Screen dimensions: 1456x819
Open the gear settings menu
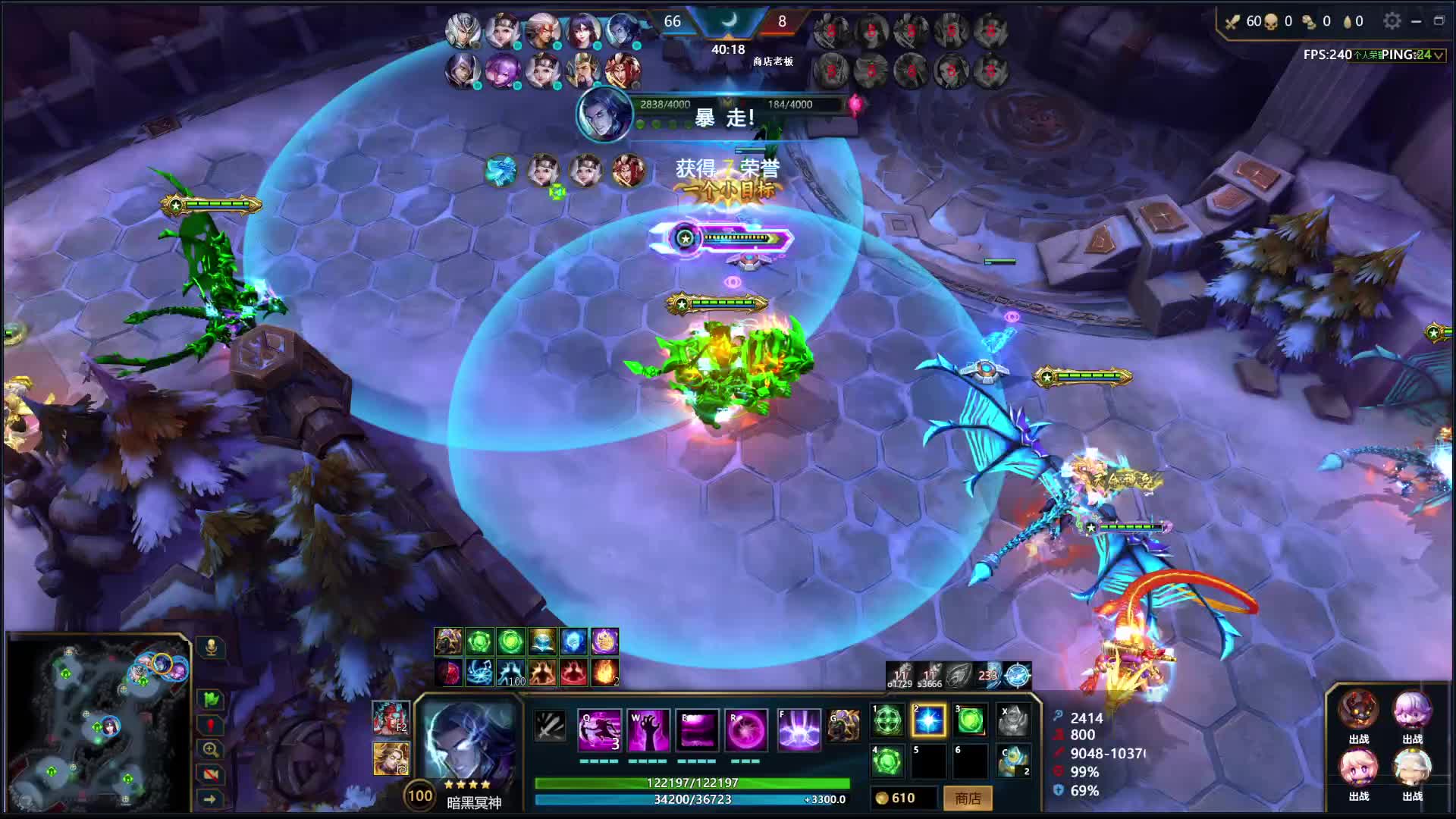(x=1392, y=21)
